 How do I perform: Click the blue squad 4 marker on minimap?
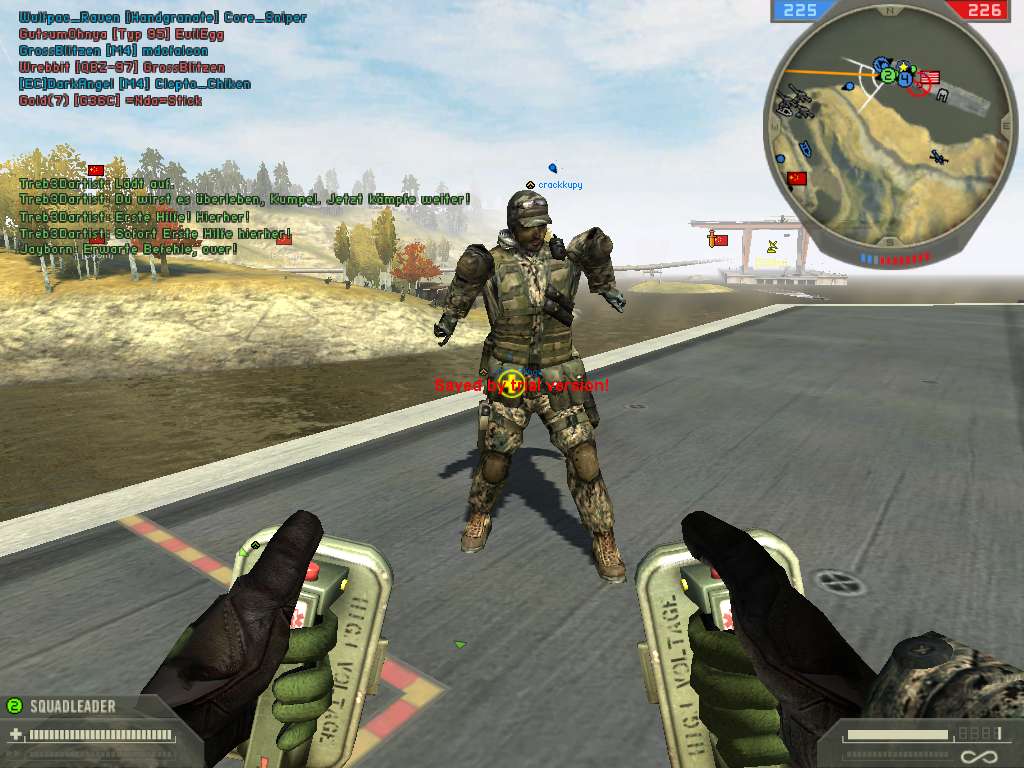coord(905,78)
